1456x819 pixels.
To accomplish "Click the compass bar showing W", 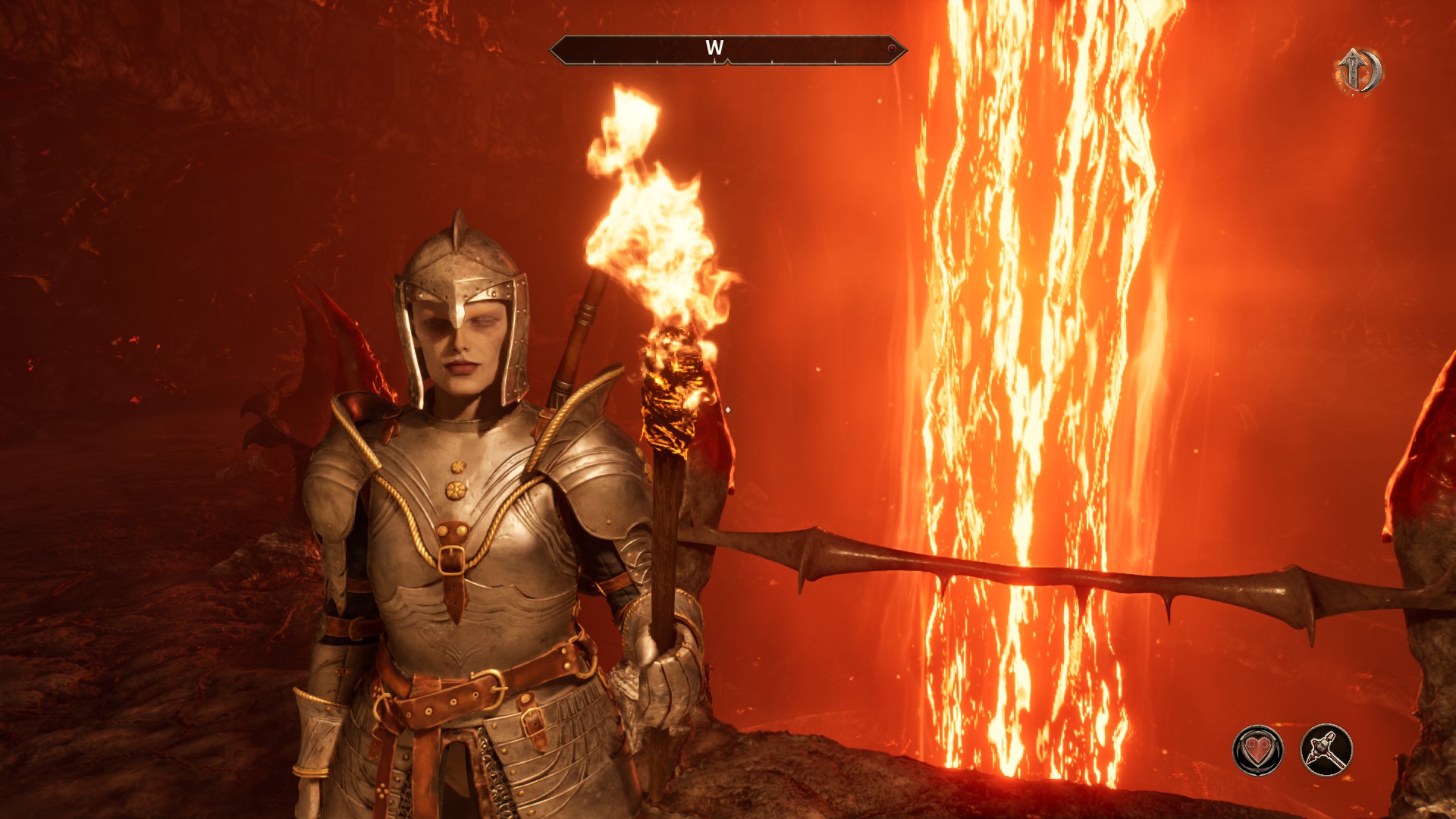I will click(727, 49).
